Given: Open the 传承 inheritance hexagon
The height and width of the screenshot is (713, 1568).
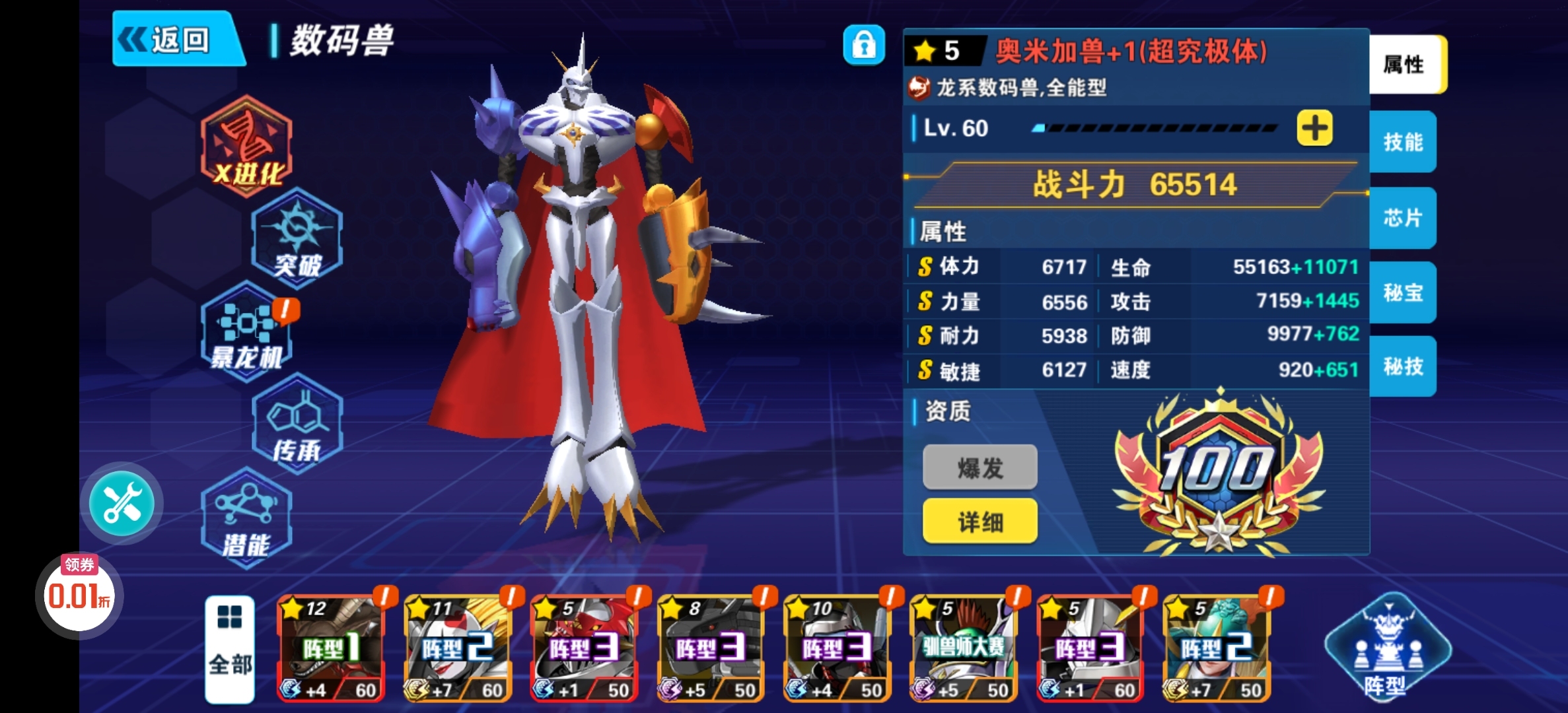Looking at the screenshot, I should (297, 424).
